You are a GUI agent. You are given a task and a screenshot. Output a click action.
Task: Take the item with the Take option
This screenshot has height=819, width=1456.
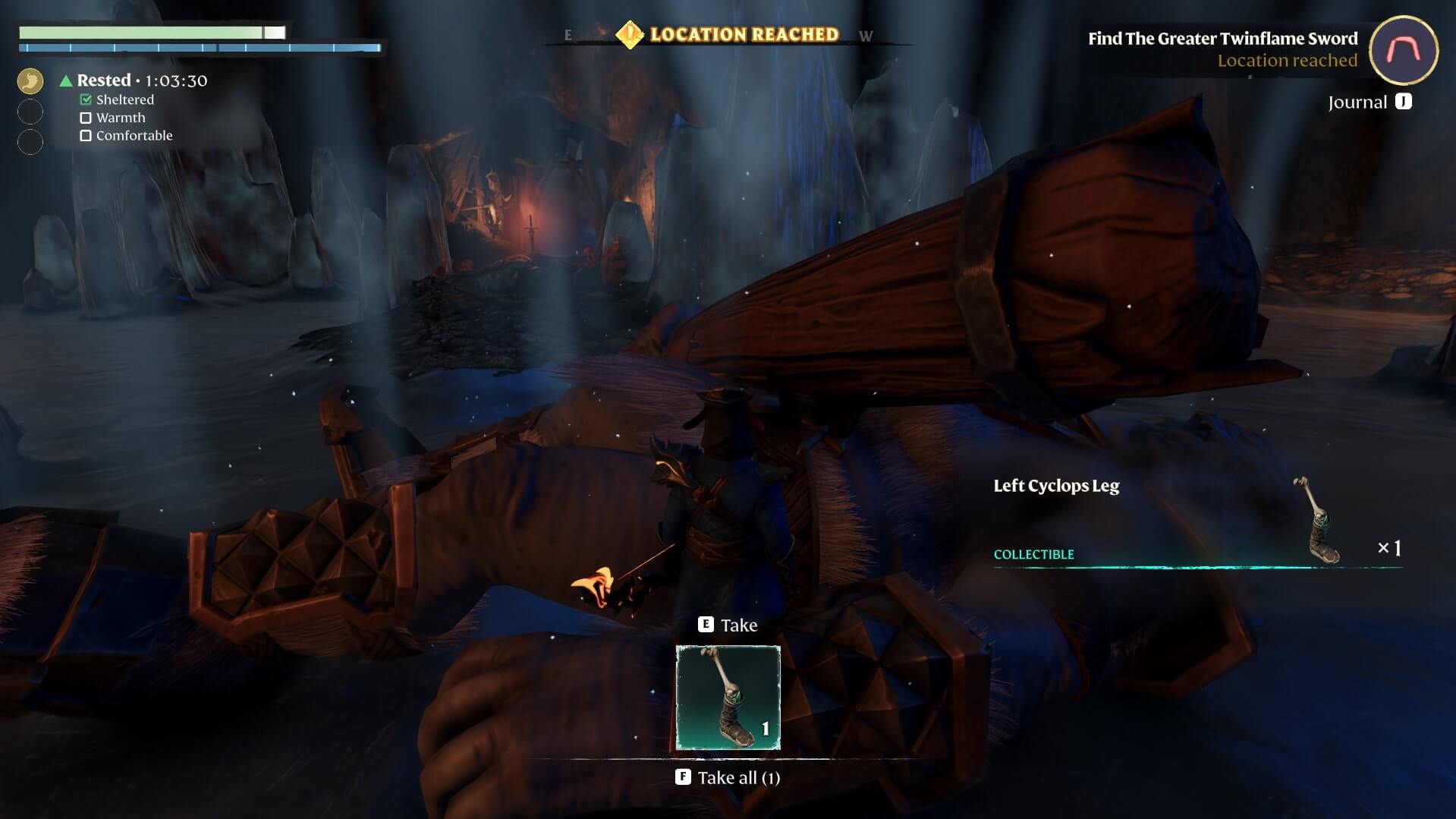[x=728, y=625]
